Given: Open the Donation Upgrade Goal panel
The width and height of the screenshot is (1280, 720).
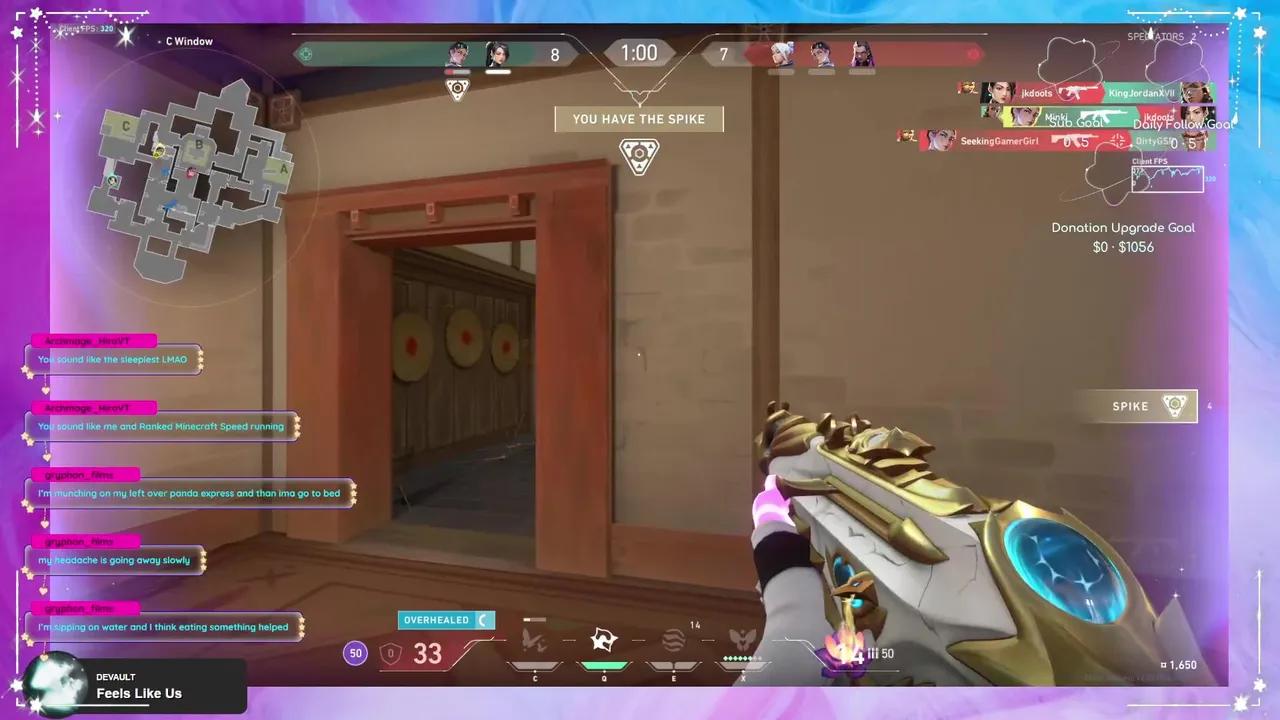Looking at the screenshot, I should (x=1123, y=237).
